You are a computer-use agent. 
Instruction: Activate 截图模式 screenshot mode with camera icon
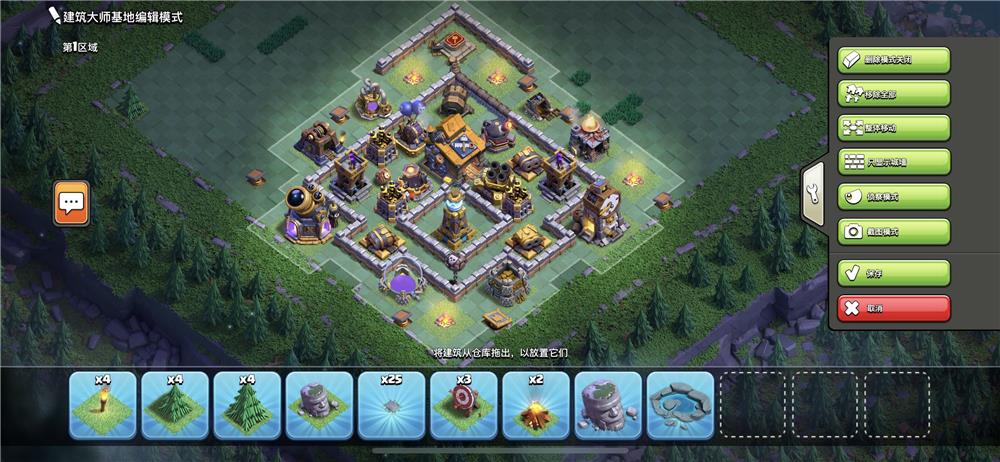(x=894, y=231)
